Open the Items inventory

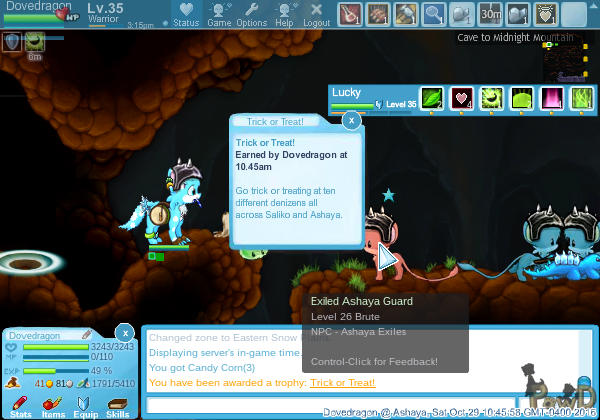click(x=53, y=405)
